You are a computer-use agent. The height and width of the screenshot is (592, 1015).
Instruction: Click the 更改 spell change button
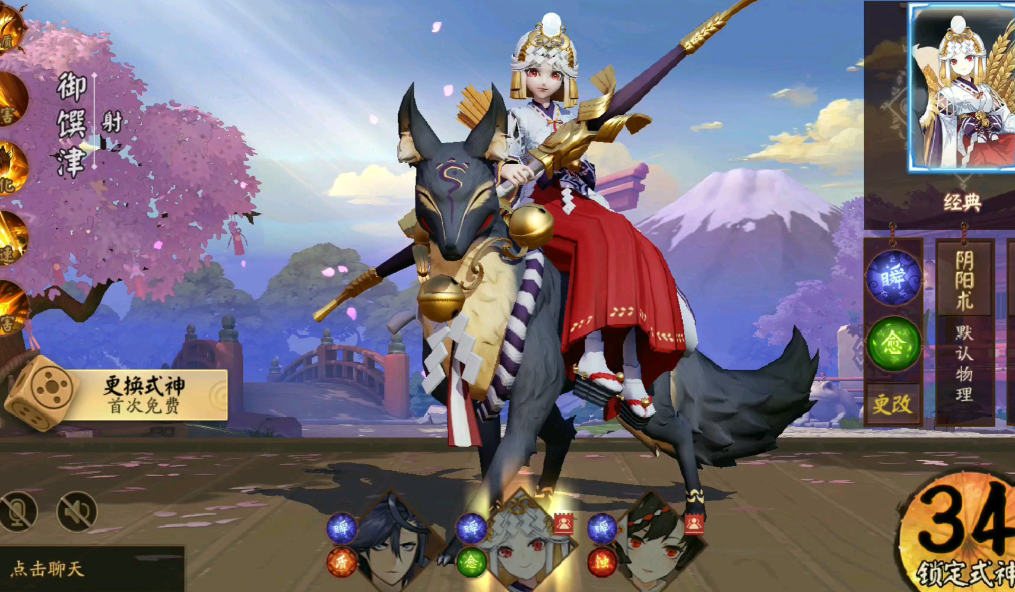point(893,404)
